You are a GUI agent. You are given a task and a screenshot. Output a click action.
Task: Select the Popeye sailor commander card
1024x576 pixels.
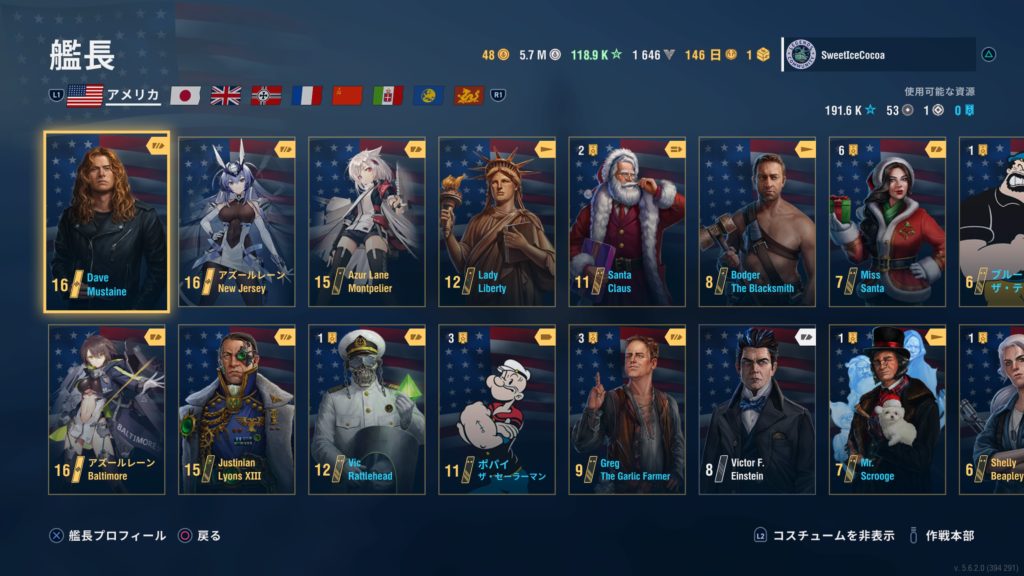pos(497,410)
